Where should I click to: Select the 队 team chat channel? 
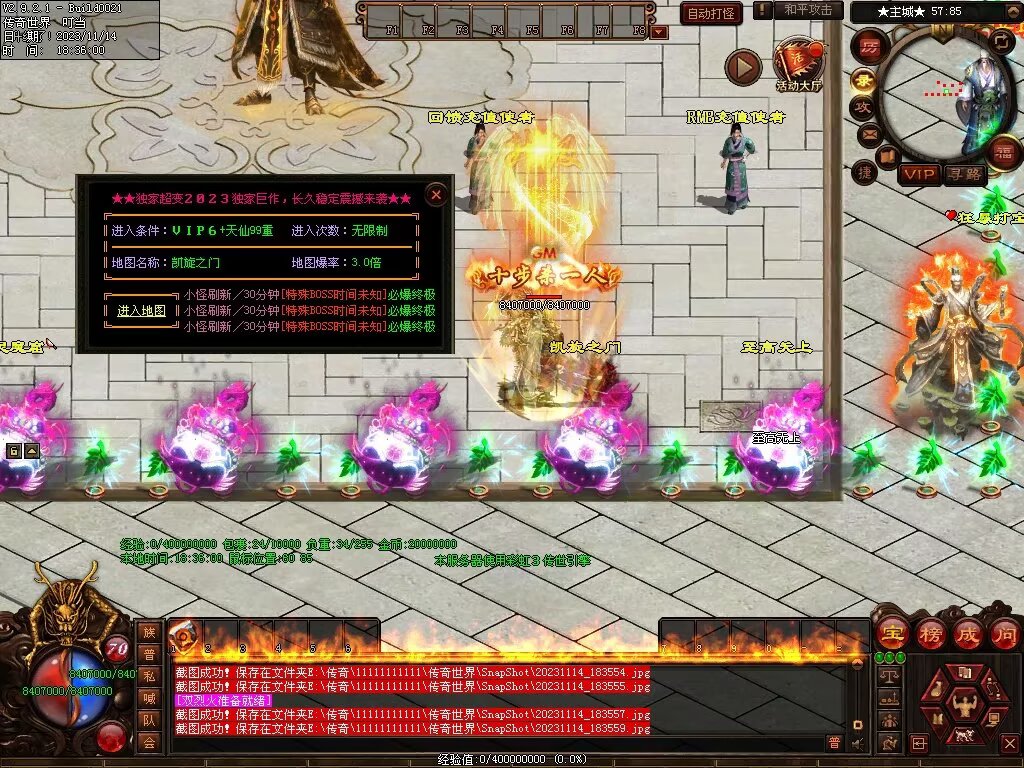coord(149,719)
